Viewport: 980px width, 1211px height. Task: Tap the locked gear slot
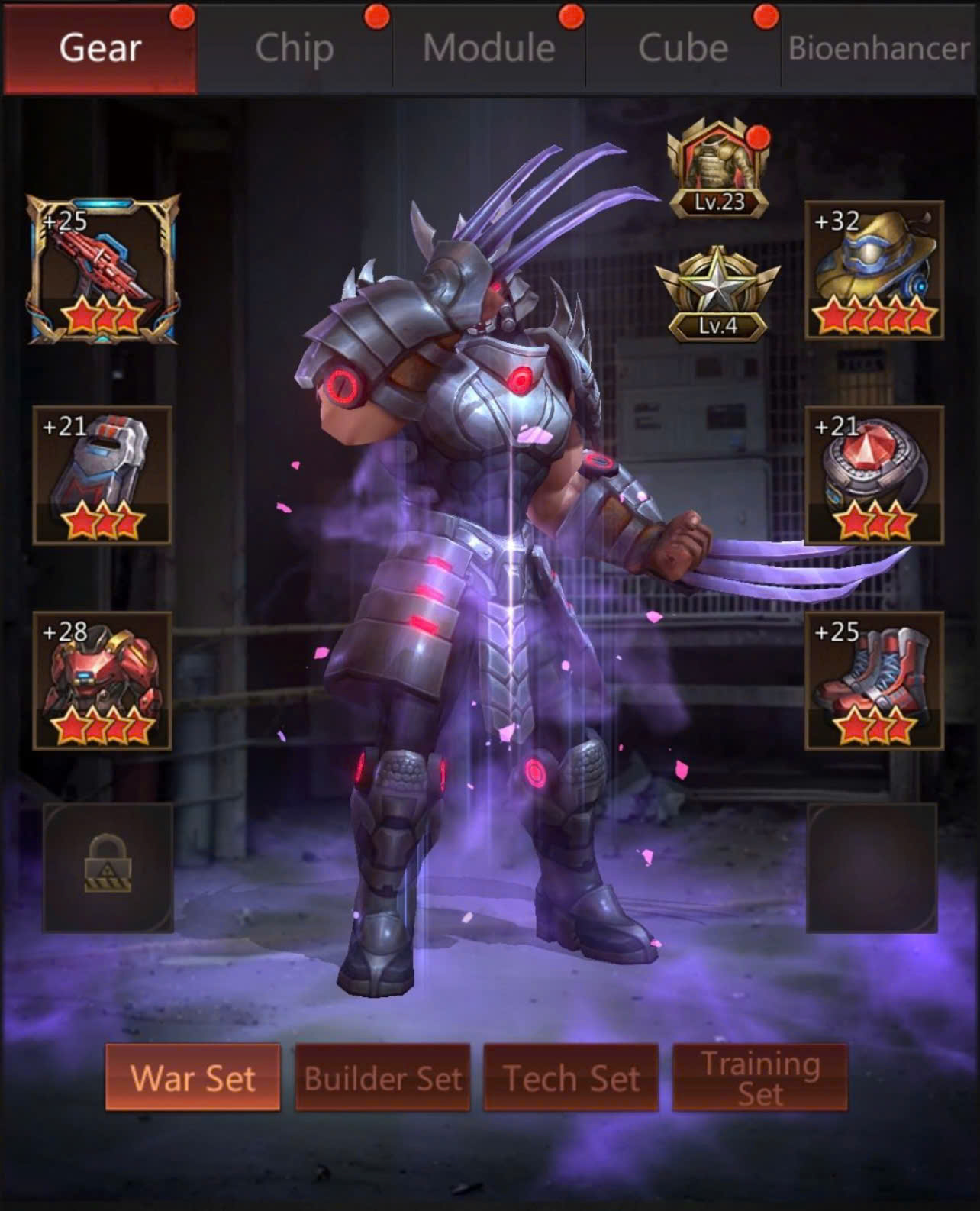click(x=108, y=867)
